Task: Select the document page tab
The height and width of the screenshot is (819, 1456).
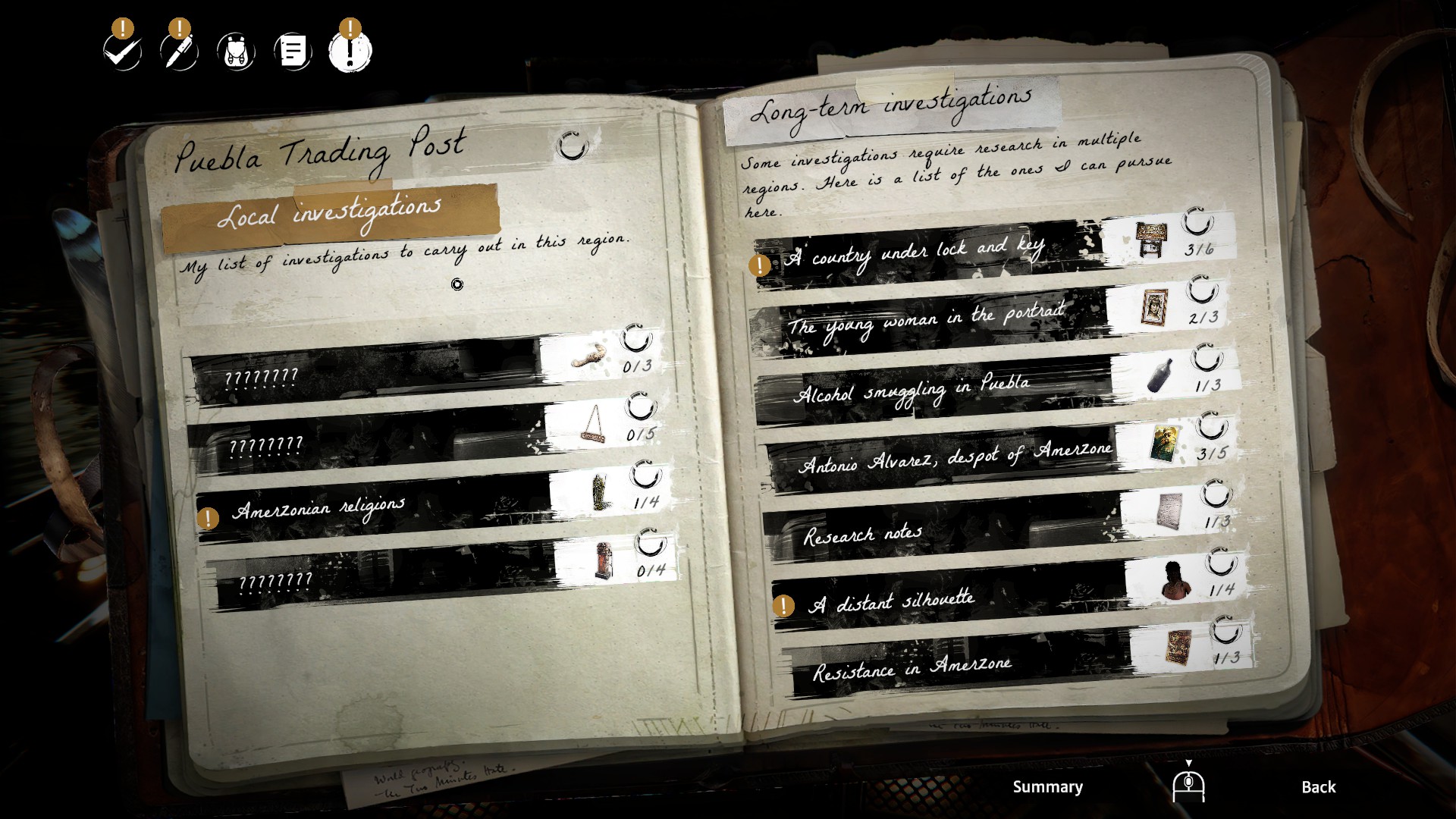Action: coord(293,52)
